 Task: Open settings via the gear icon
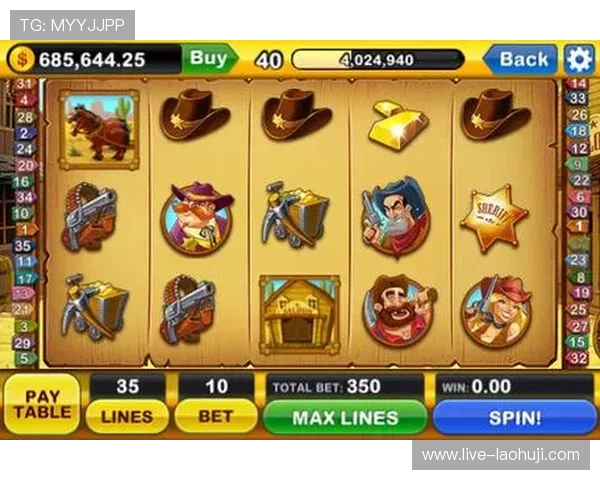579,59
